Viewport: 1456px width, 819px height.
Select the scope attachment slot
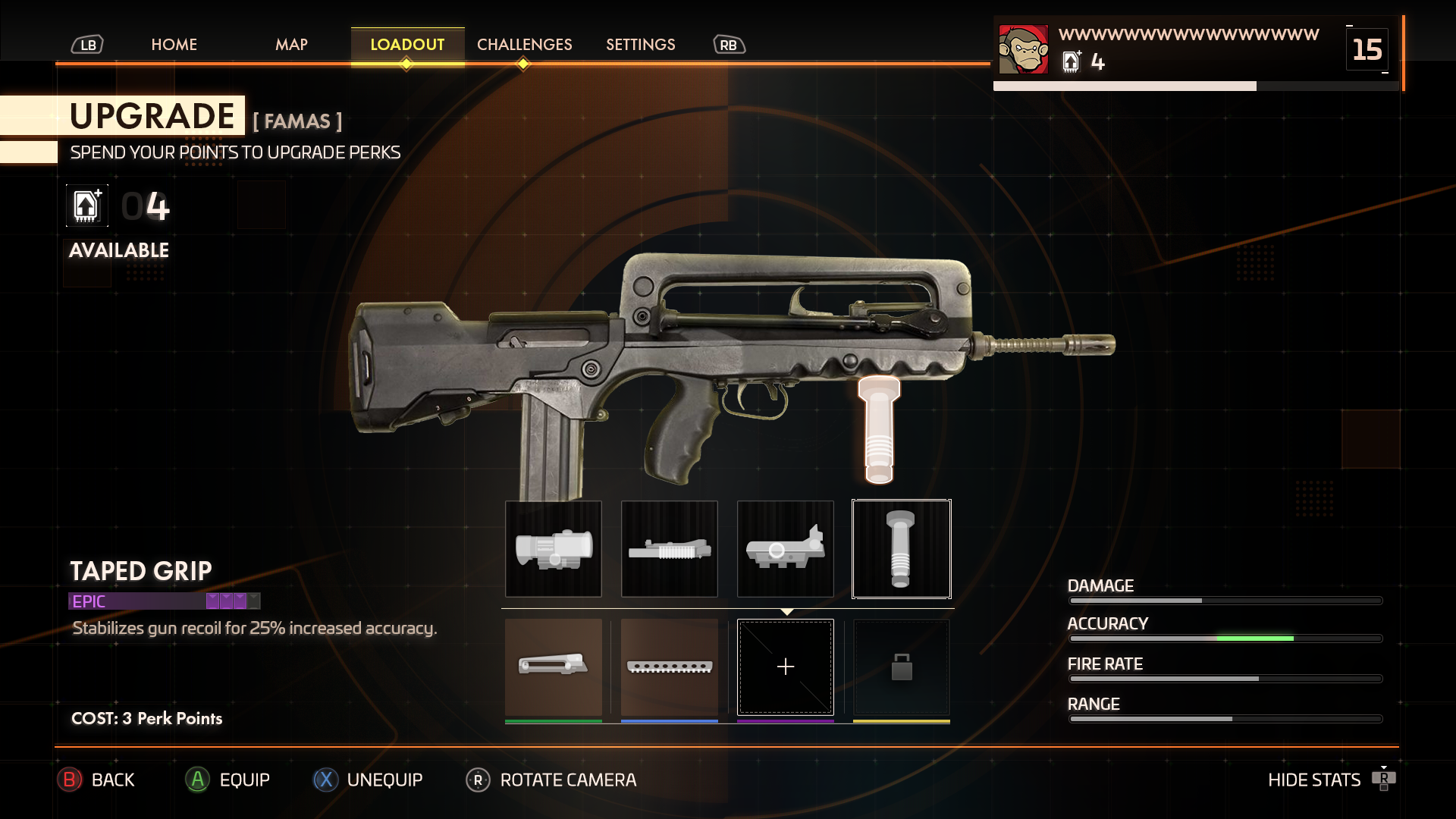[554, 548]
